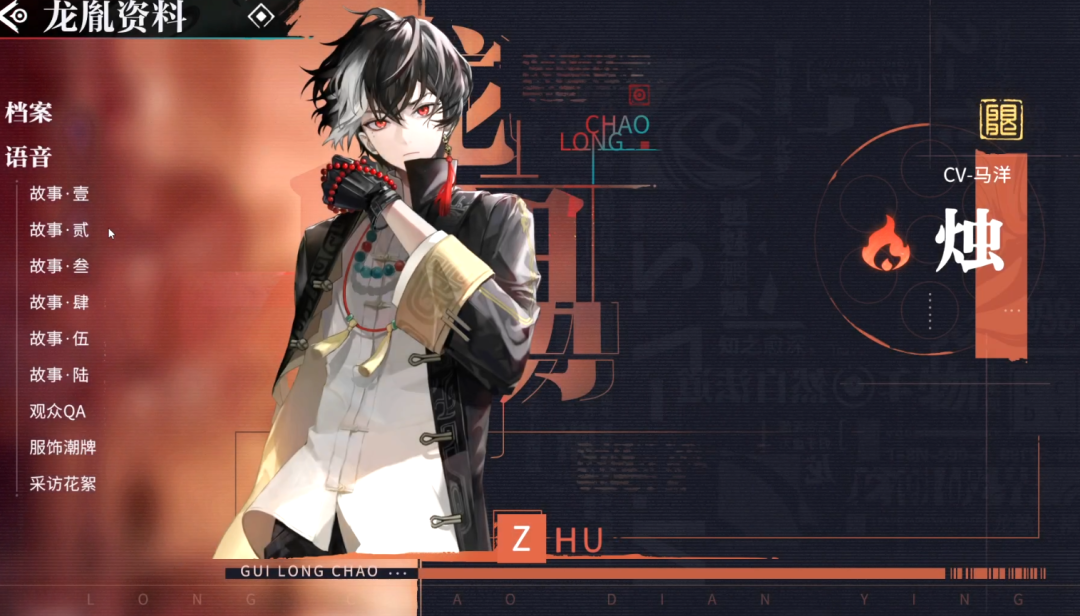1080x616 pixels.
Task: Switch to the 语音 section
Action: coord(29,157)
